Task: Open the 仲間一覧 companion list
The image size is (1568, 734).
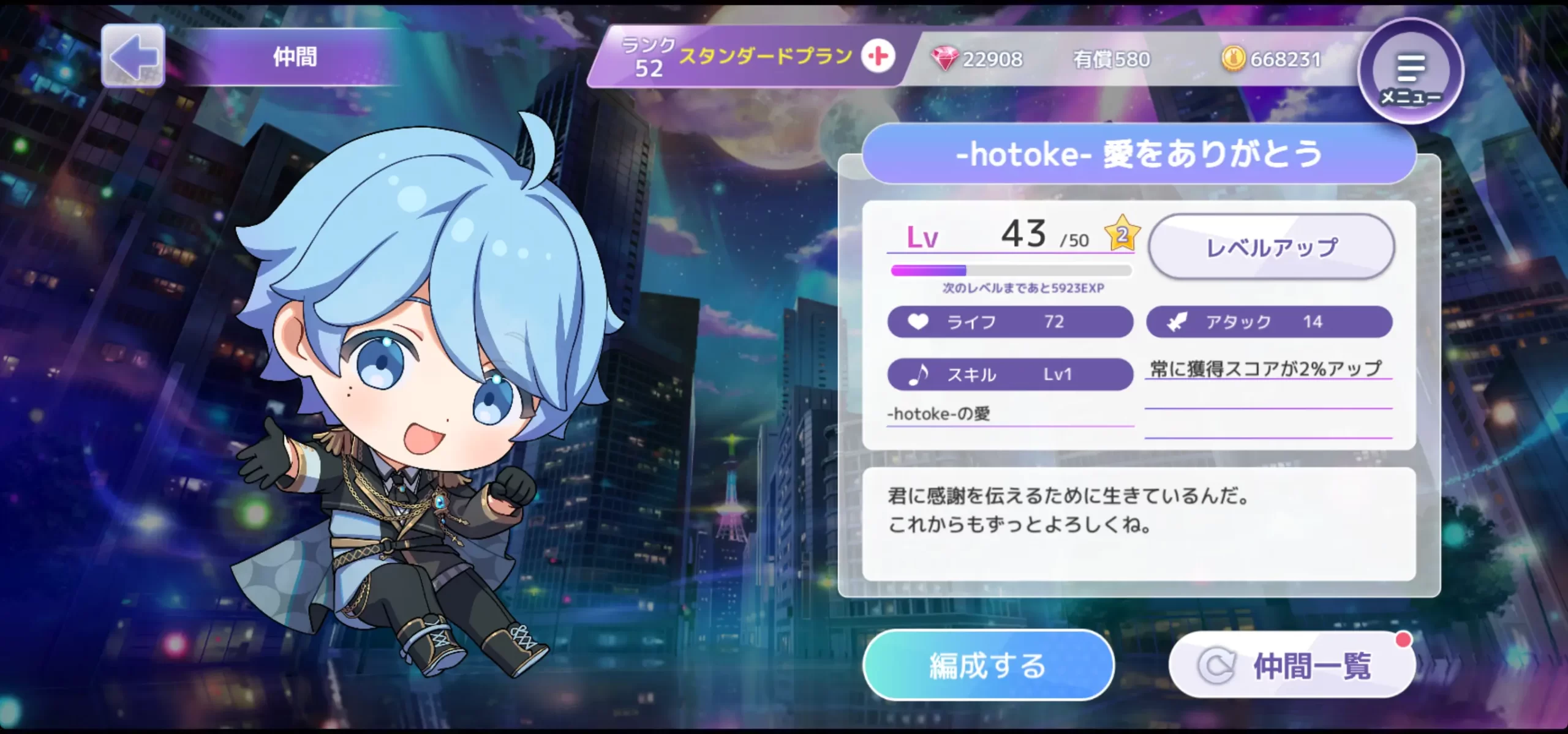Action: (x=1292, y=665)
